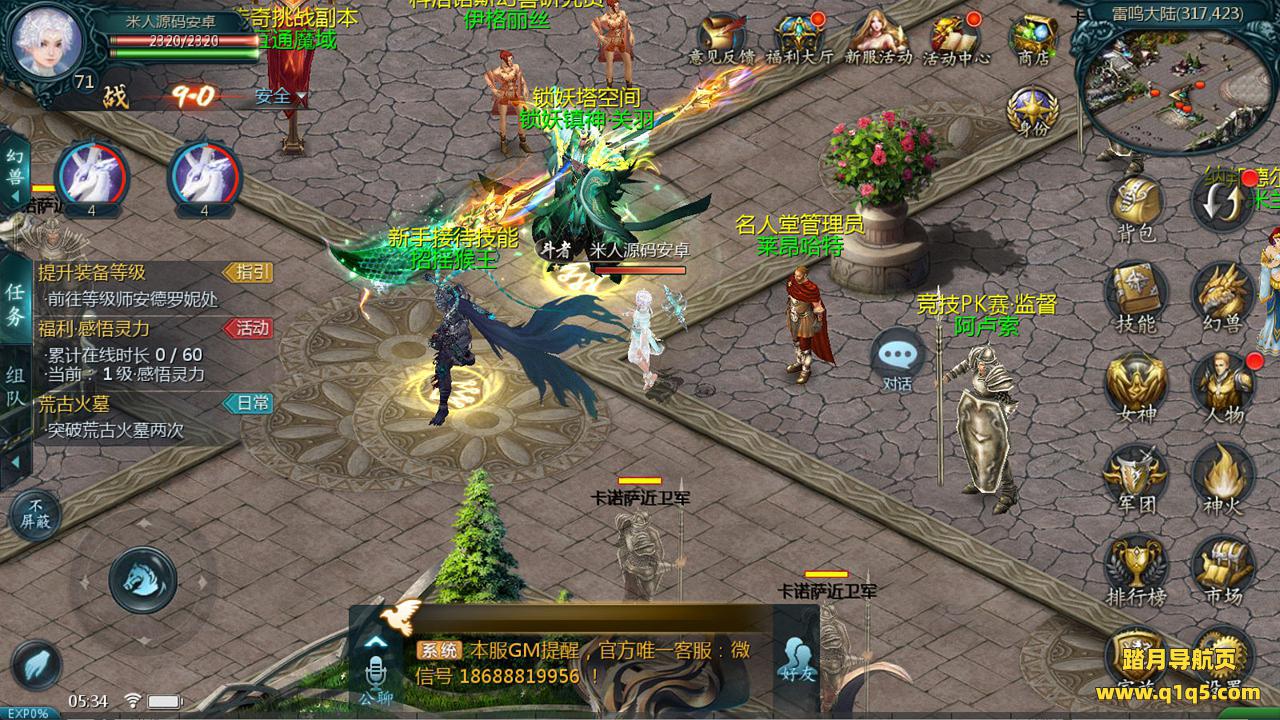Open the 好友 friends list
The height and width of the screenshot is (720, 1280).
799,659
